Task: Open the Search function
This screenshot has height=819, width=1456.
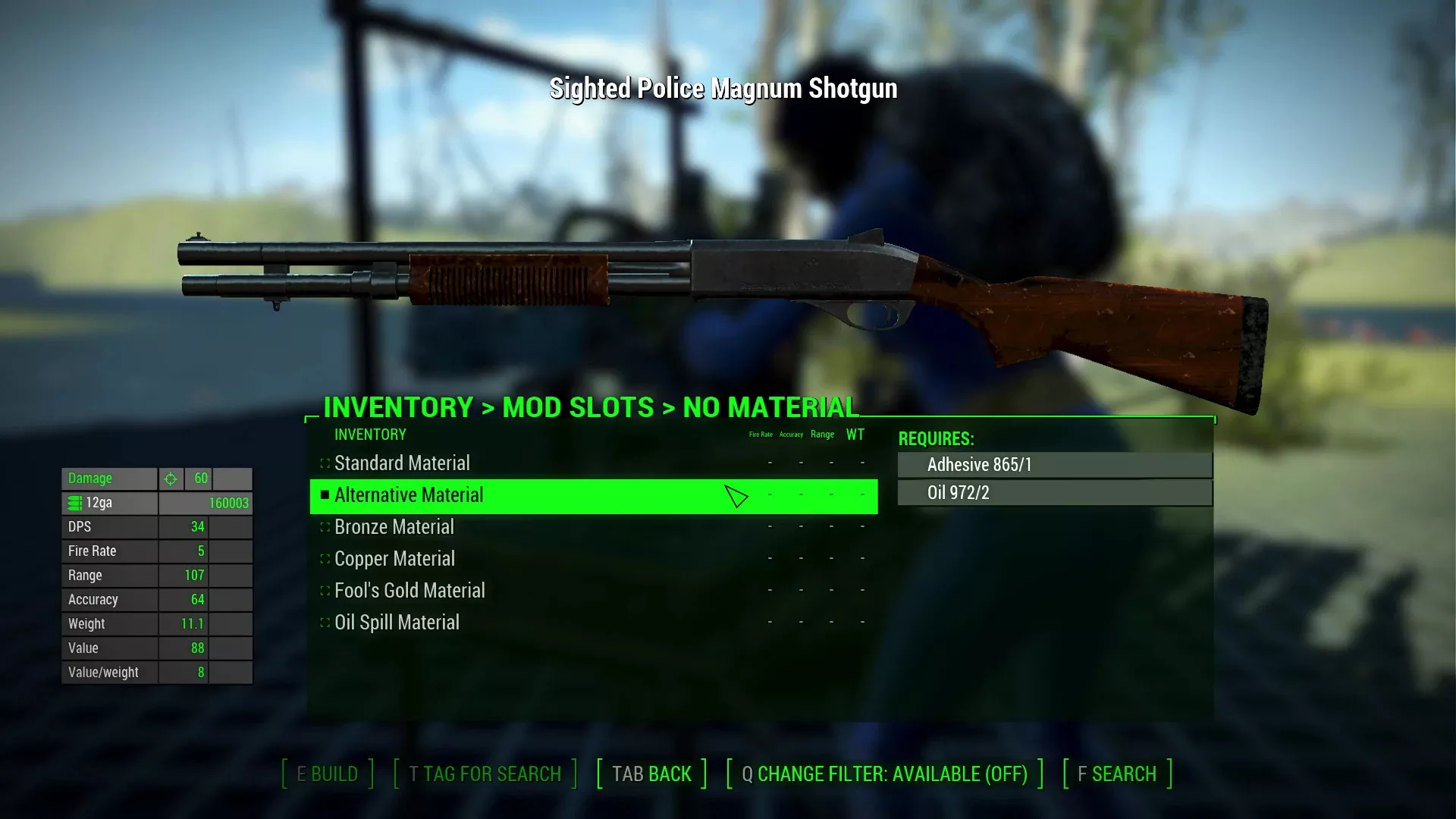Action: pyautogui.click(x=1117, y=774)
